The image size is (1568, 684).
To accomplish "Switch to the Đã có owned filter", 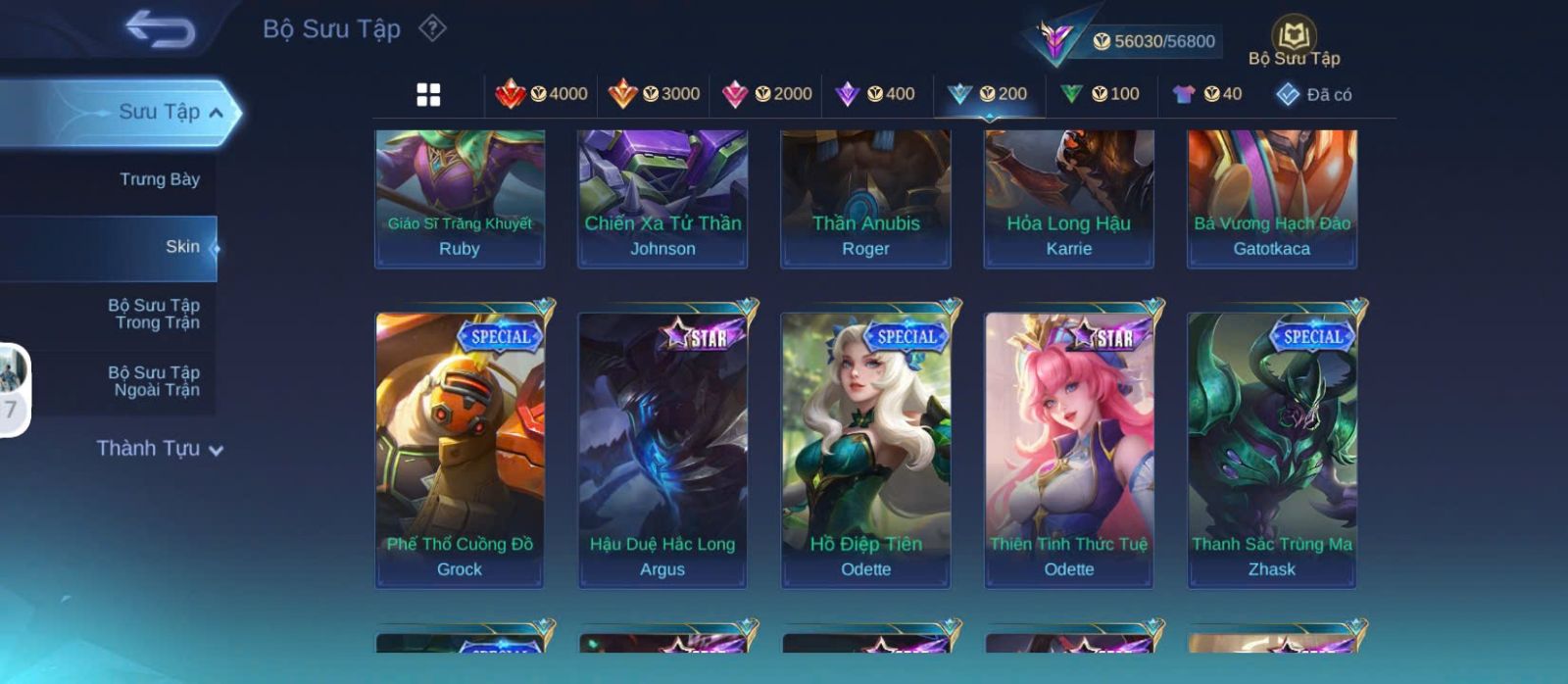I will [1314, 94].
